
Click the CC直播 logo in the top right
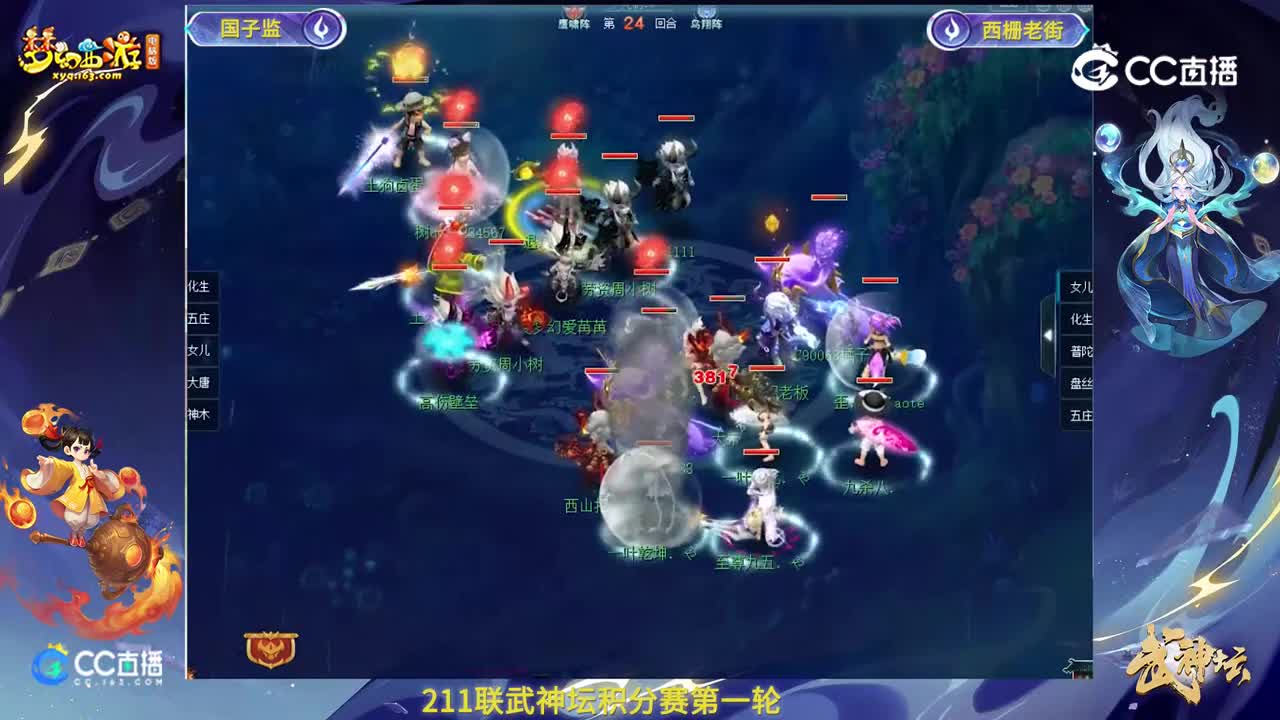[1160, 65]
